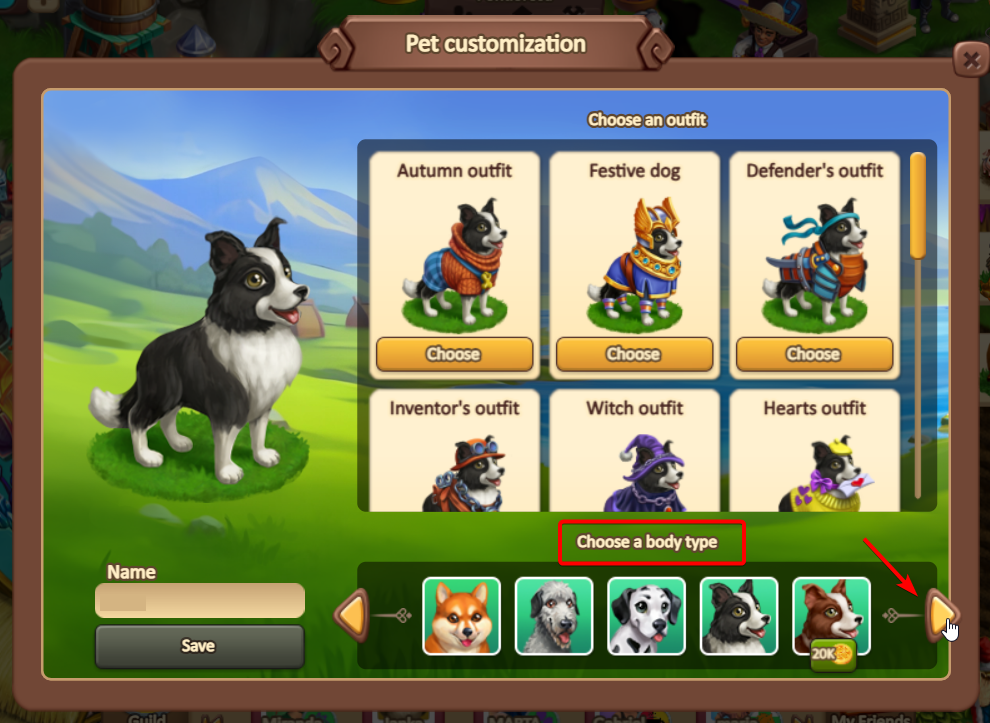Click the pet Name input field
Viewport: 990px width, 723px height.
tap(200, 601)
